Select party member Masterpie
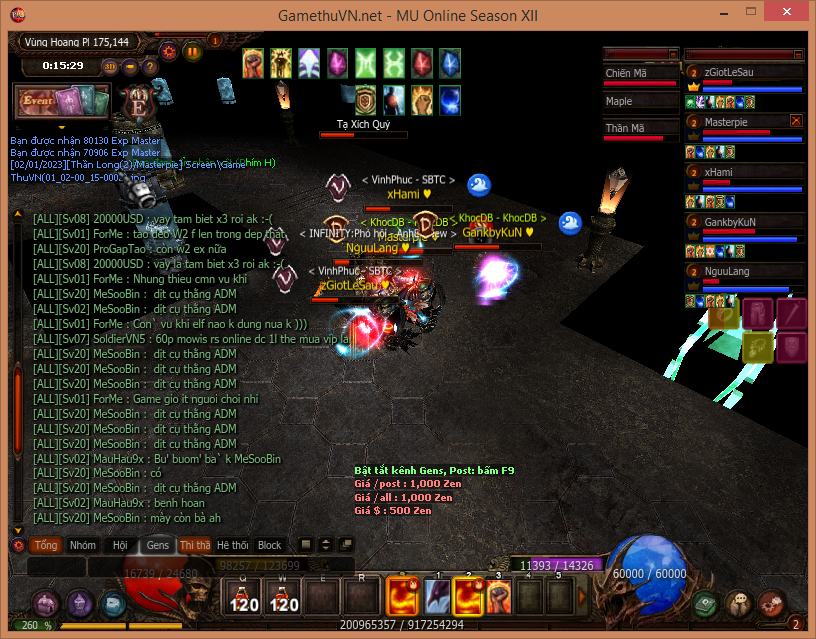Screen dimensions: 816x639 coord(726,122)
